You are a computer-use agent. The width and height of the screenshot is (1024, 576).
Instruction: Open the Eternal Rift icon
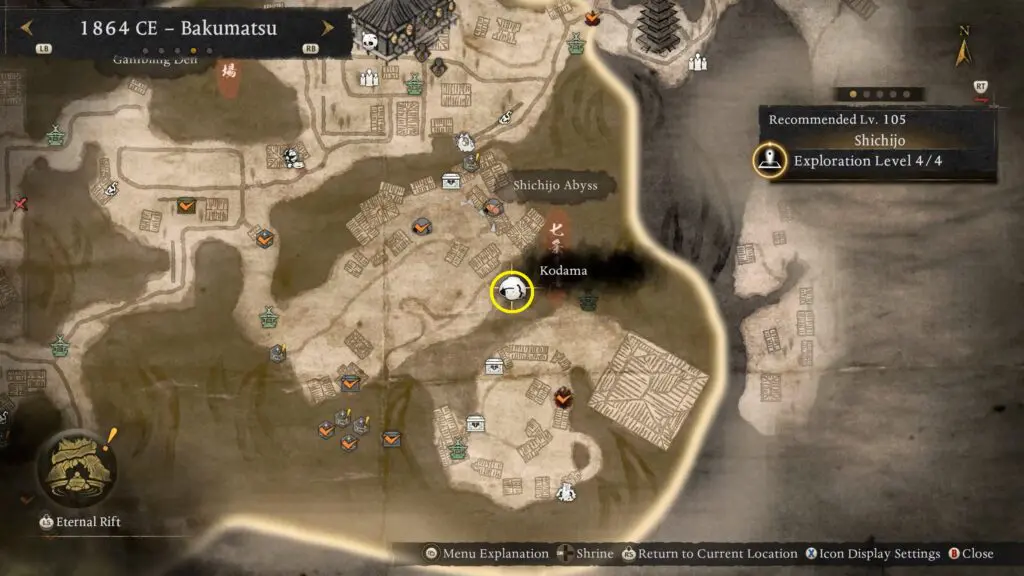pos(75,468)
